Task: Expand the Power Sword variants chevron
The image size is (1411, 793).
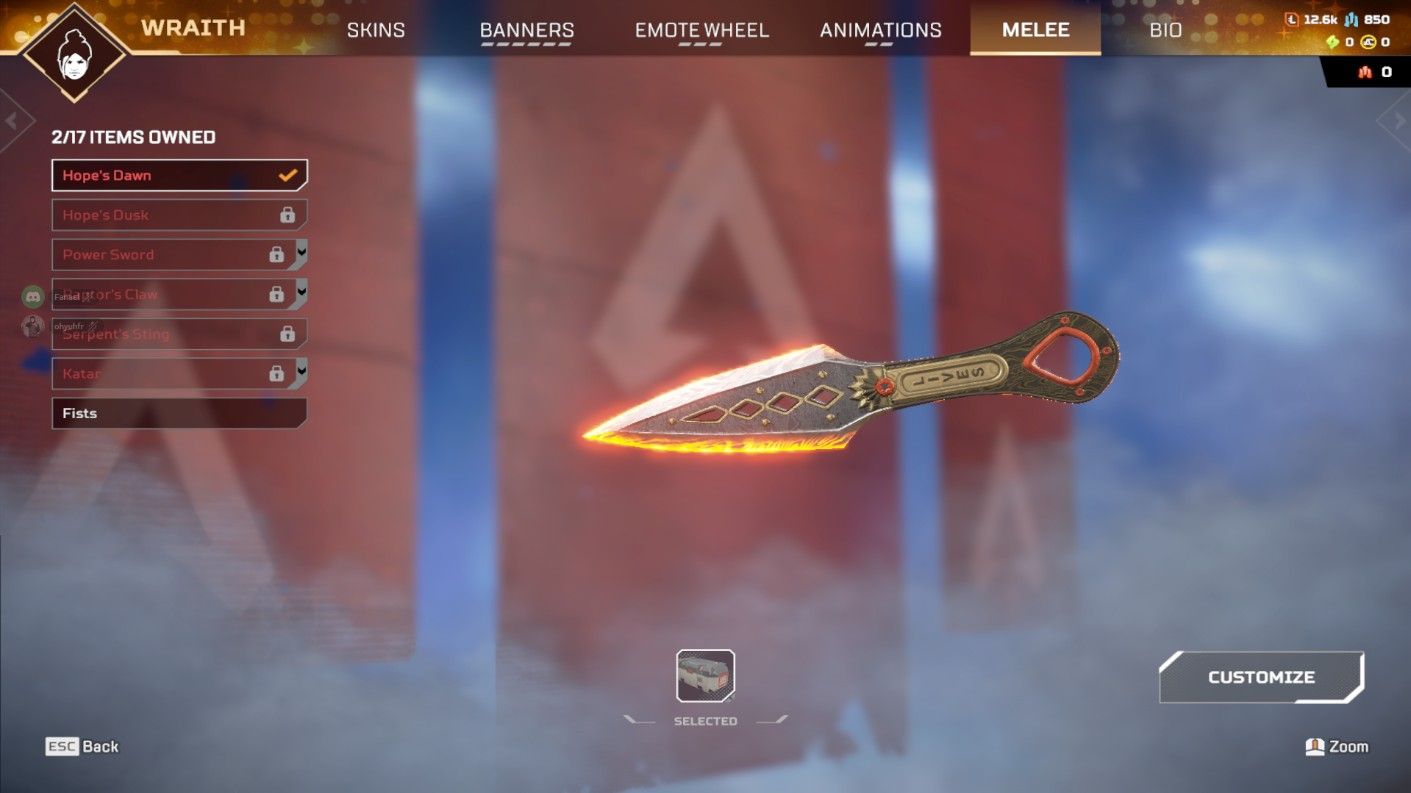Action: tap(300, 254)
